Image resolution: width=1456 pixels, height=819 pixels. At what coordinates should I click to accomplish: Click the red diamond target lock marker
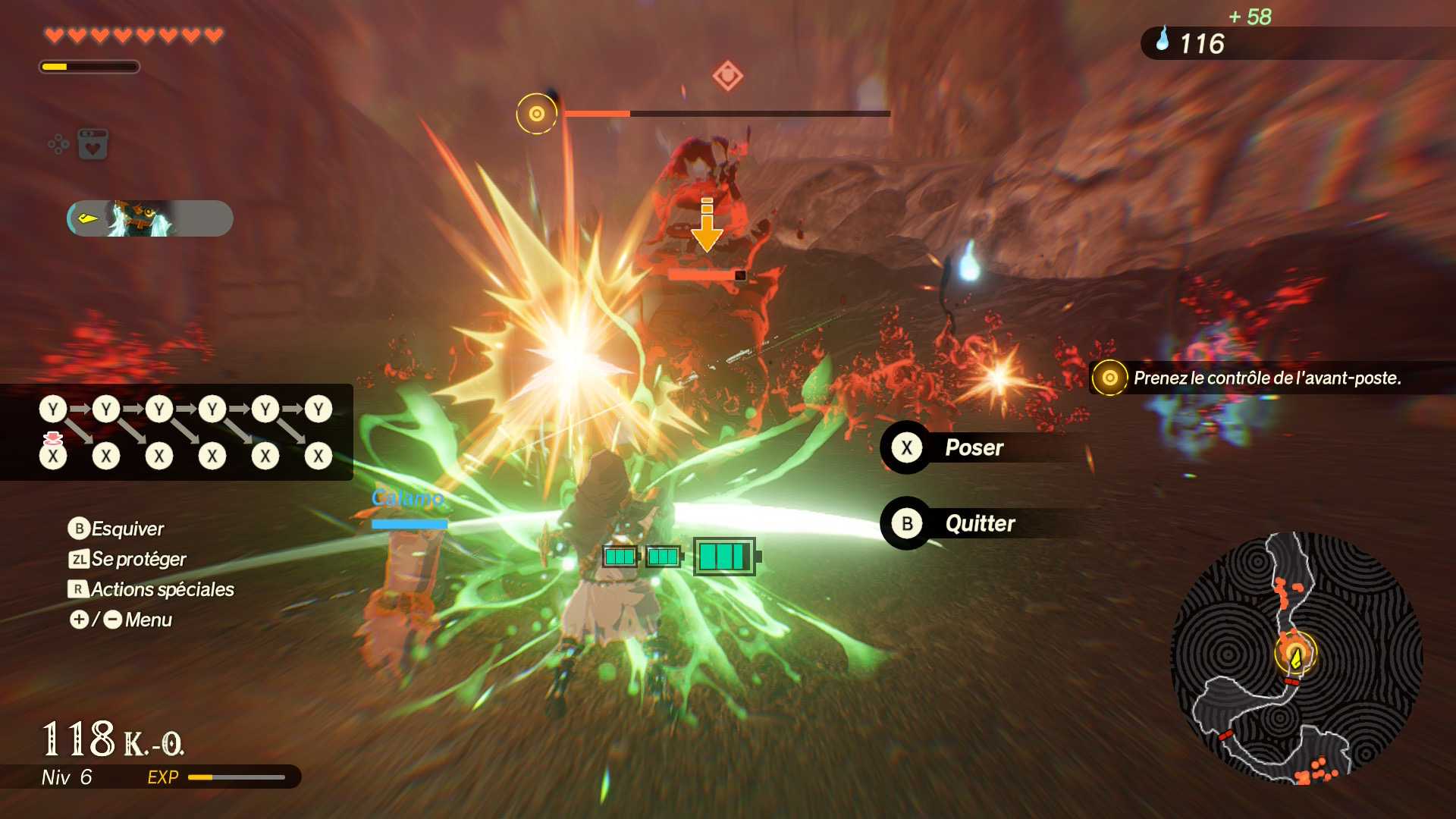point(727,76)
